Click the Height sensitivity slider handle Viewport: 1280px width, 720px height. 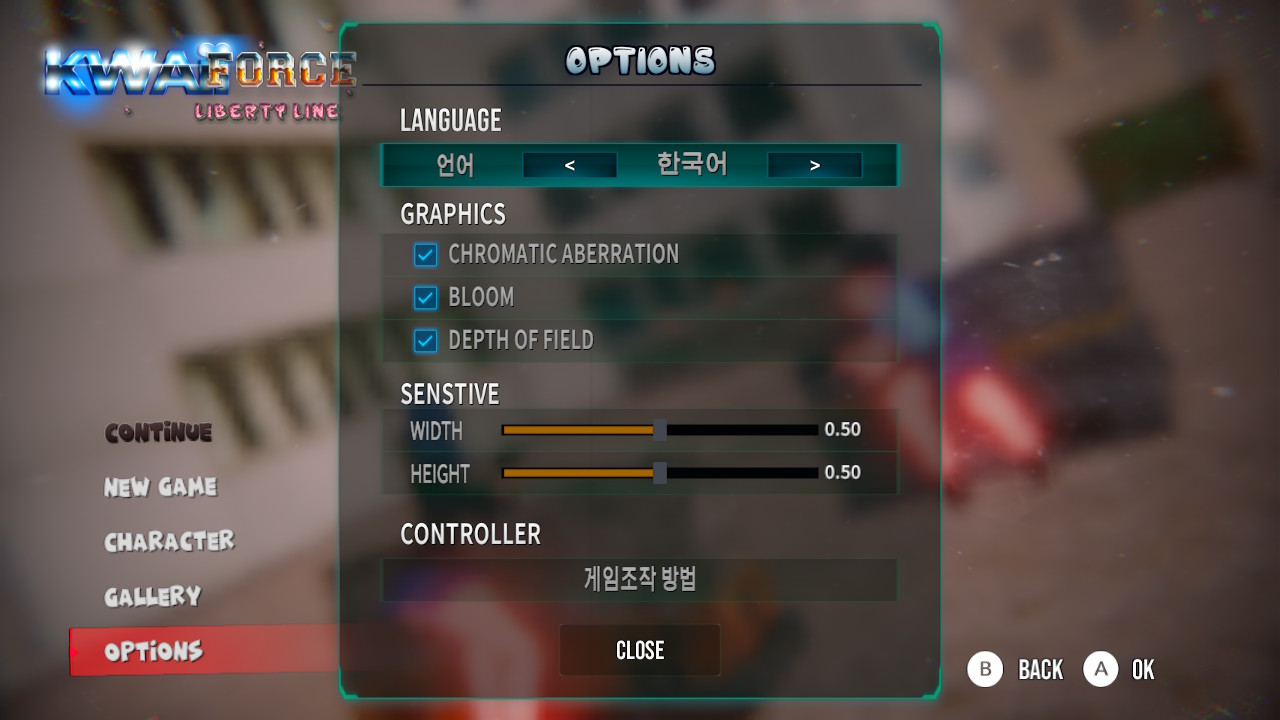coord(660,473)
